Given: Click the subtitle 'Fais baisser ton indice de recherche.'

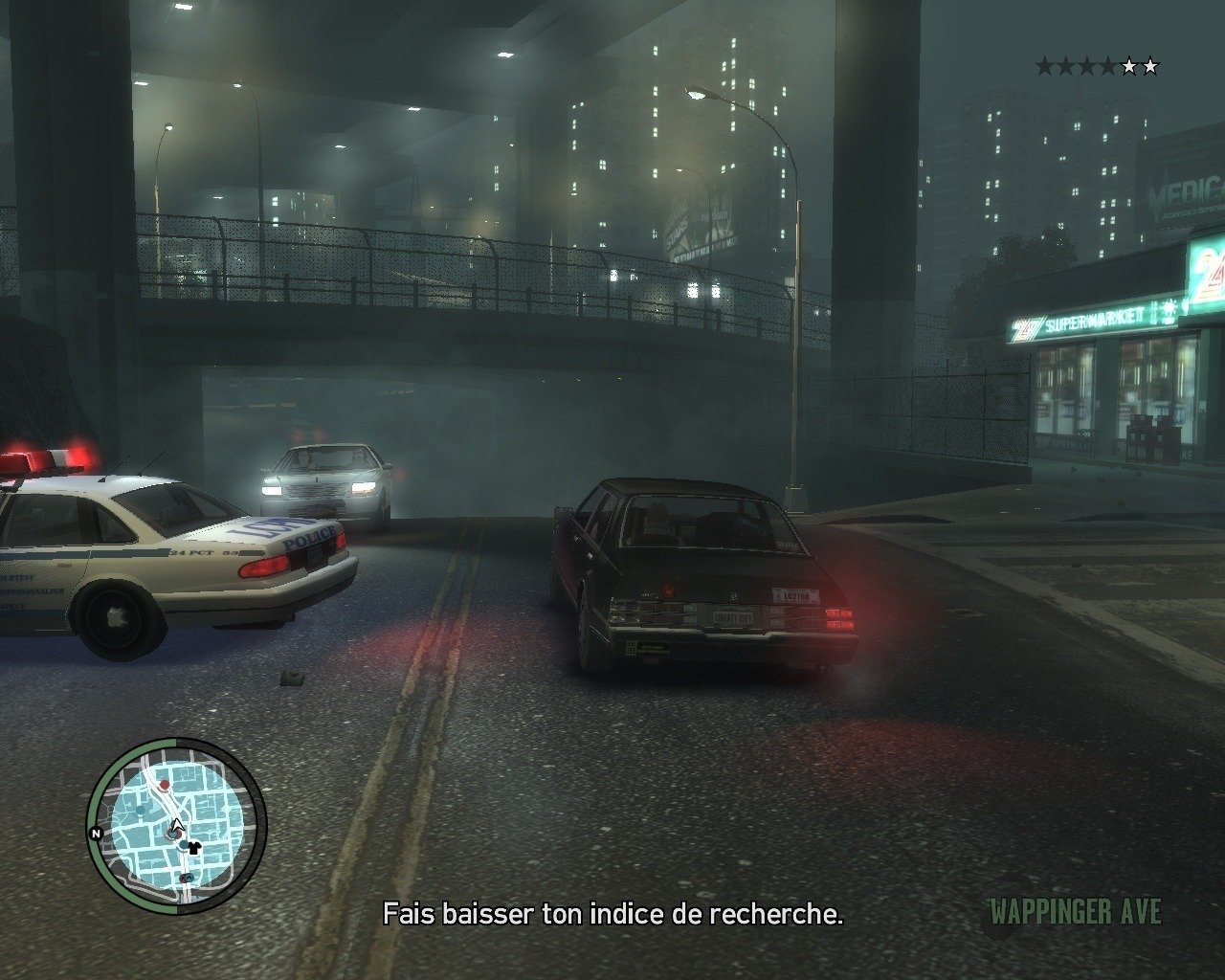Looking at the screenshot, I should tap(612, 915).
